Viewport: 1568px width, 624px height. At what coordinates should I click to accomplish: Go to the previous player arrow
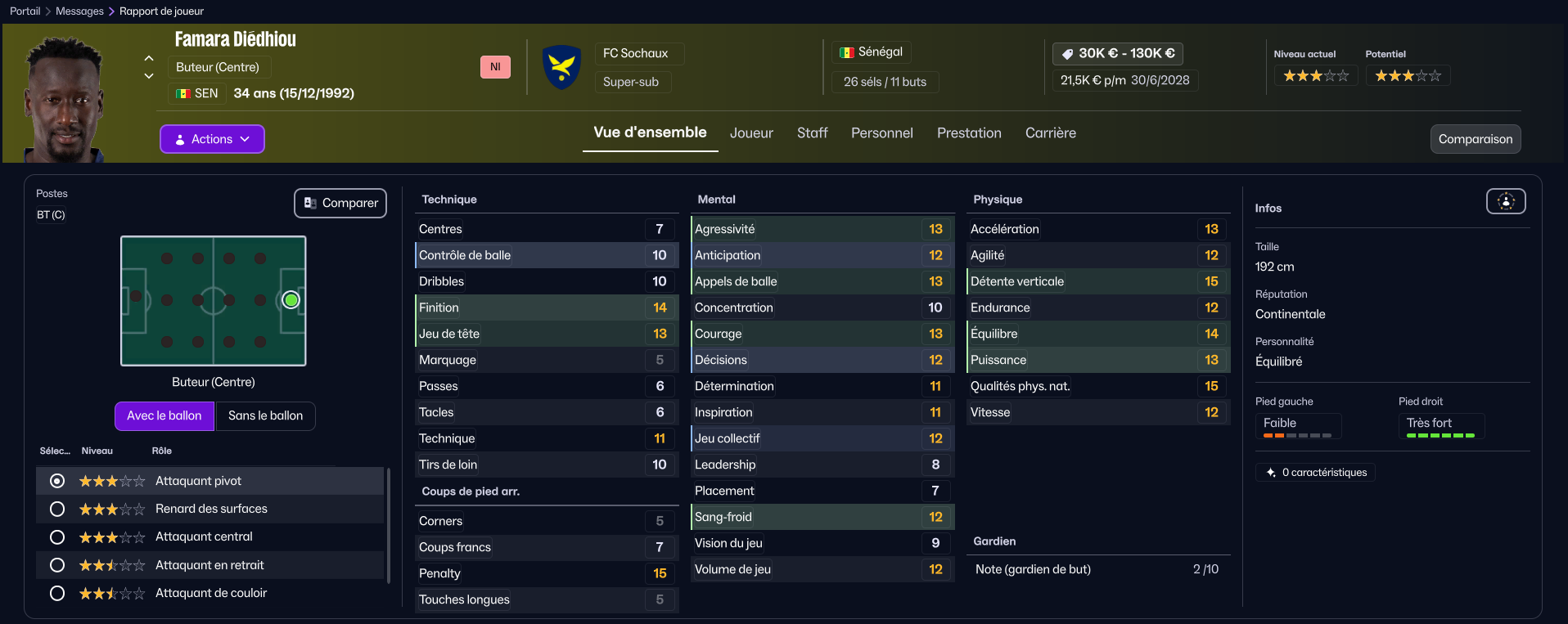click(149, 58)
